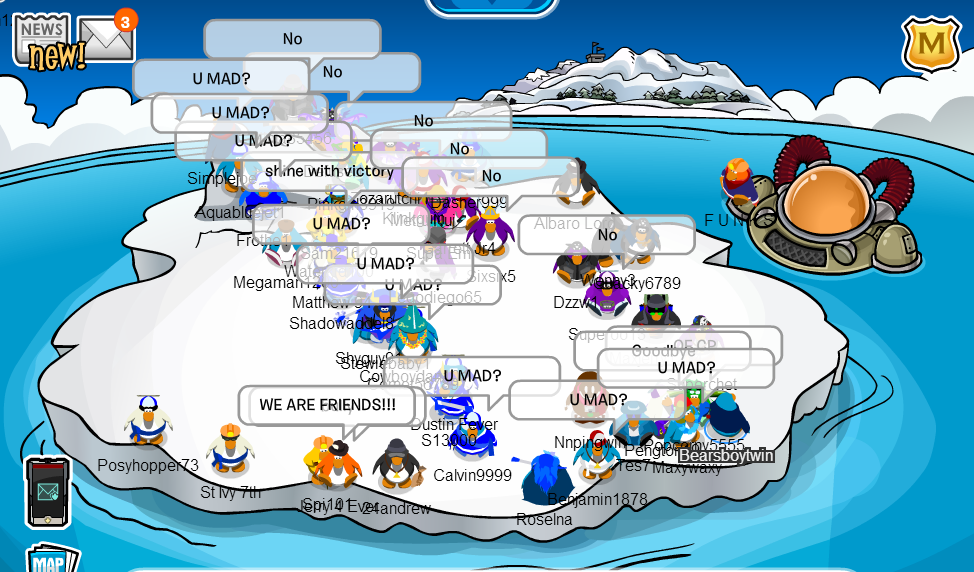Open the spy phone device
This screenshot has height=572, width=974.
[x=47, y=491]
